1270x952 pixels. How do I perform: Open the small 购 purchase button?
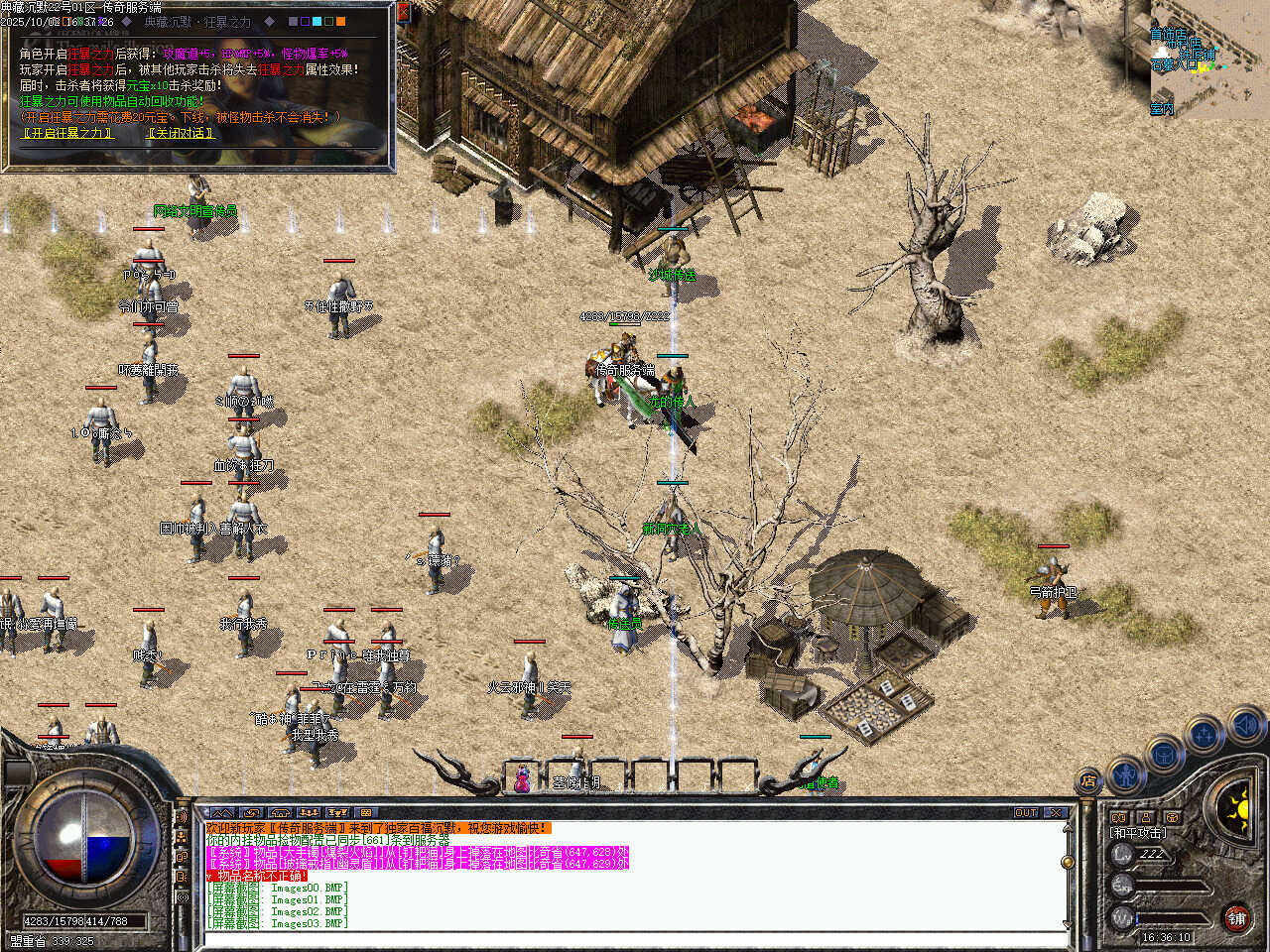click(1120, 818)
